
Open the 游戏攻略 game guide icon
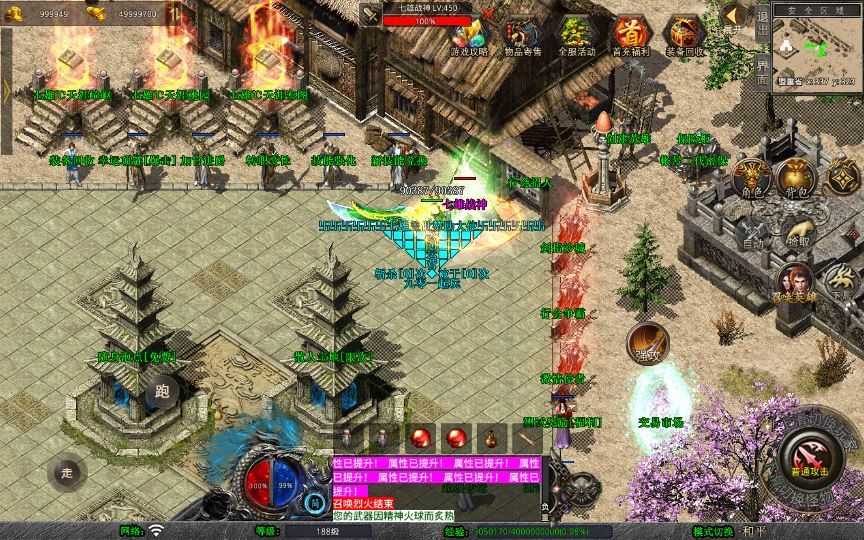[x=469, y=35]
